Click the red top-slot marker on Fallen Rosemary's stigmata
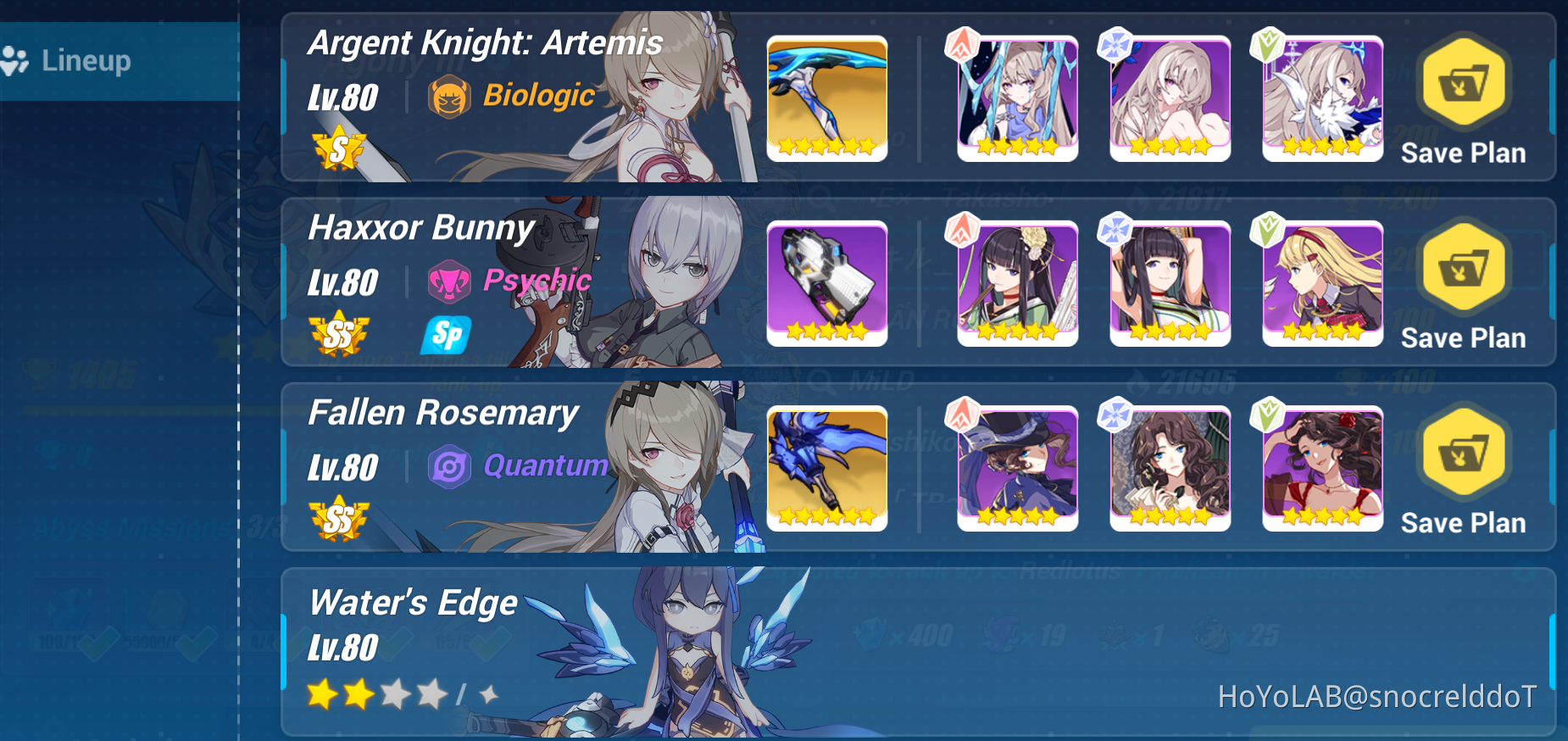 (x=962, y=416)
